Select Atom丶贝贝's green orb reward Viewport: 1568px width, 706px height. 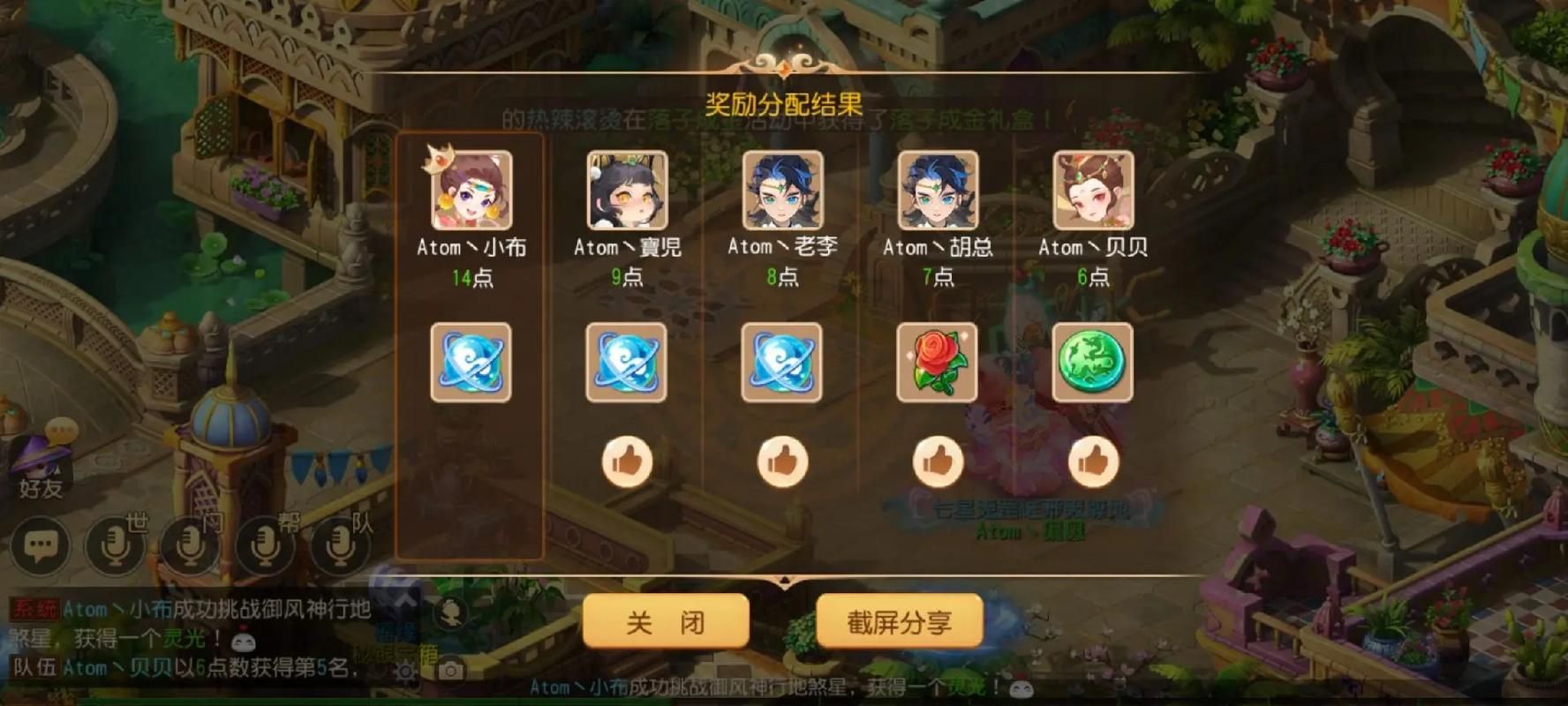[1095, 362]
